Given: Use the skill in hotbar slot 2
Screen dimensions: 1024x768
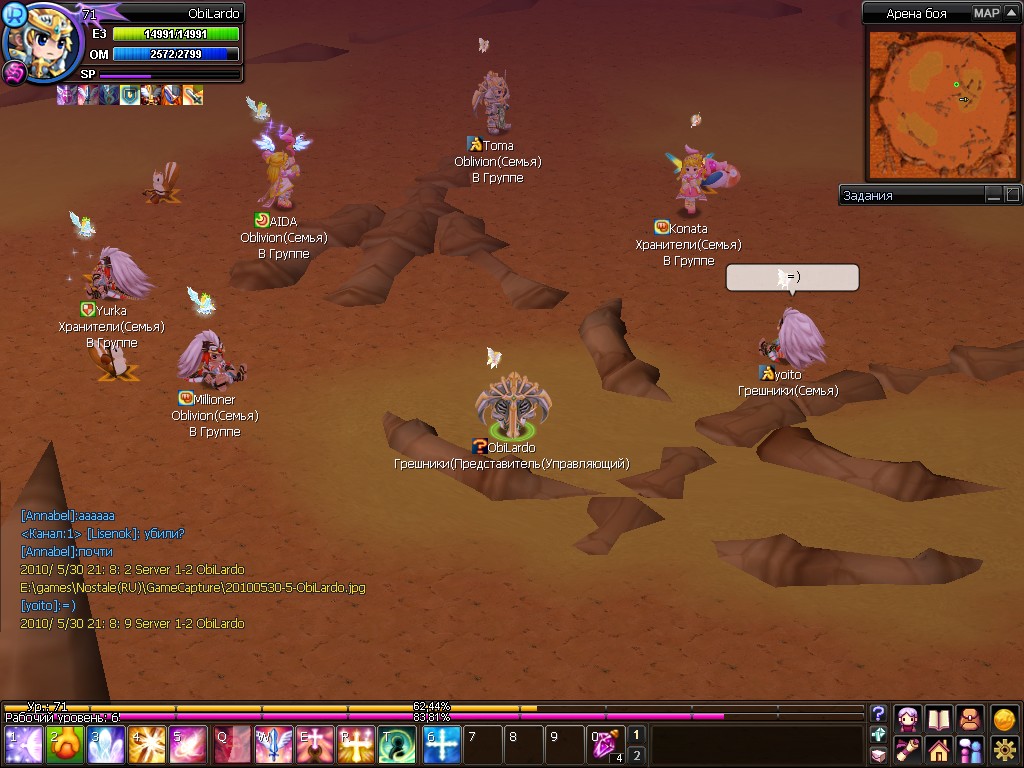Looking at the screenshot, I should coord(65,745).
